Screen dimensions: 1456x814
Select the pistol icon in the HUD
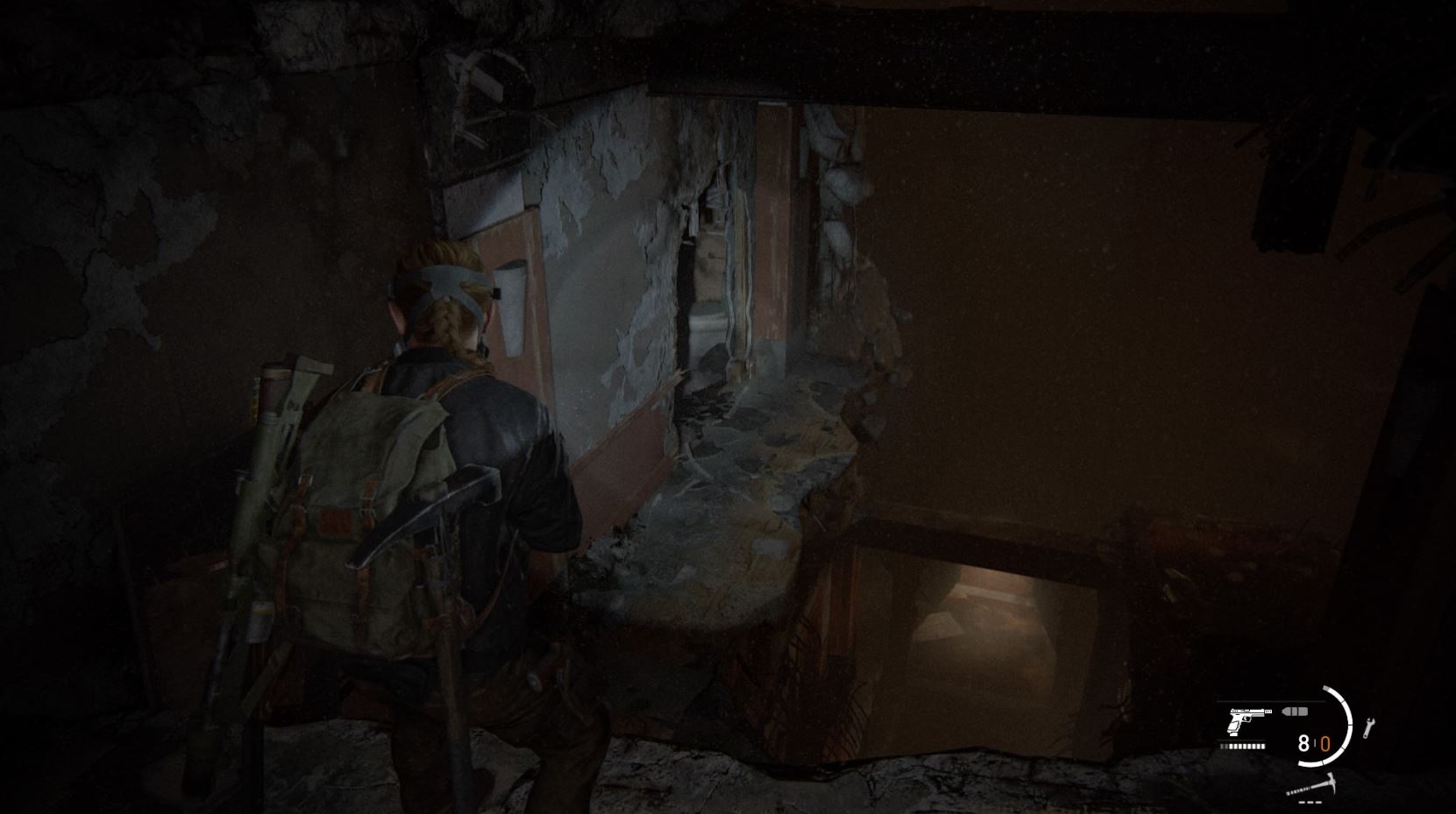(1246, 721)
